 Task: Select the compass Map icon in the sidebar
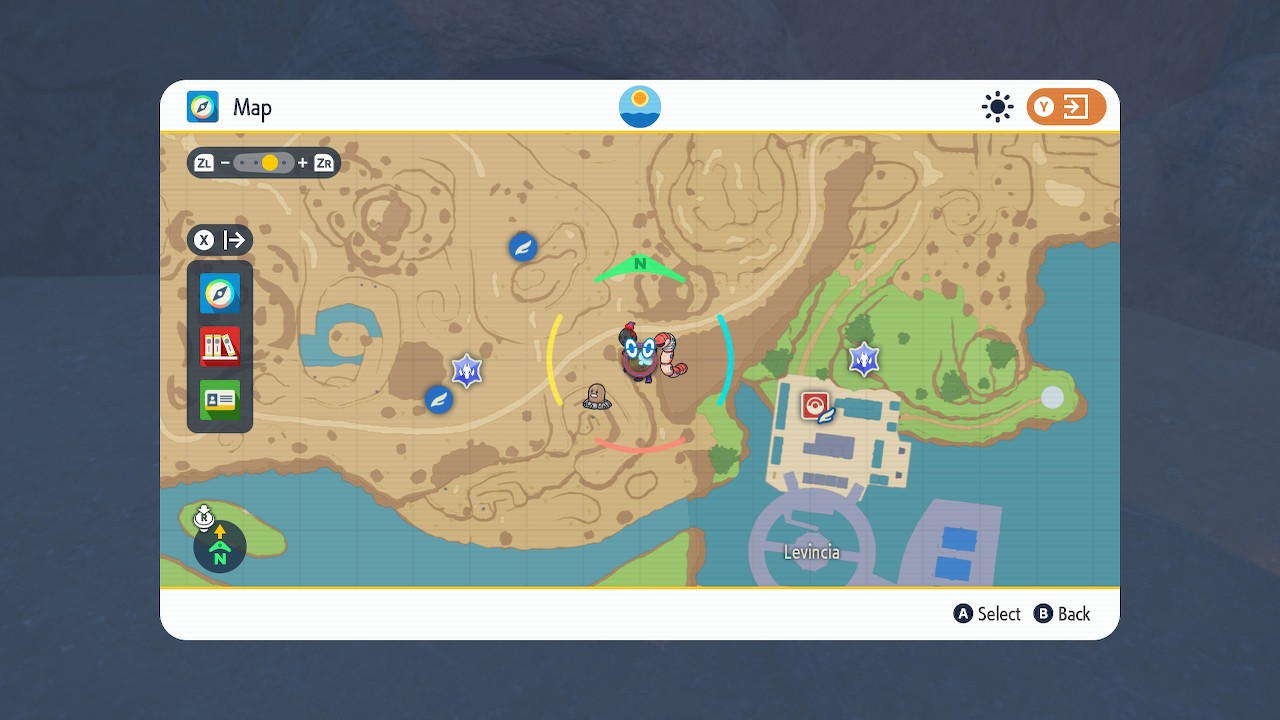219,294
